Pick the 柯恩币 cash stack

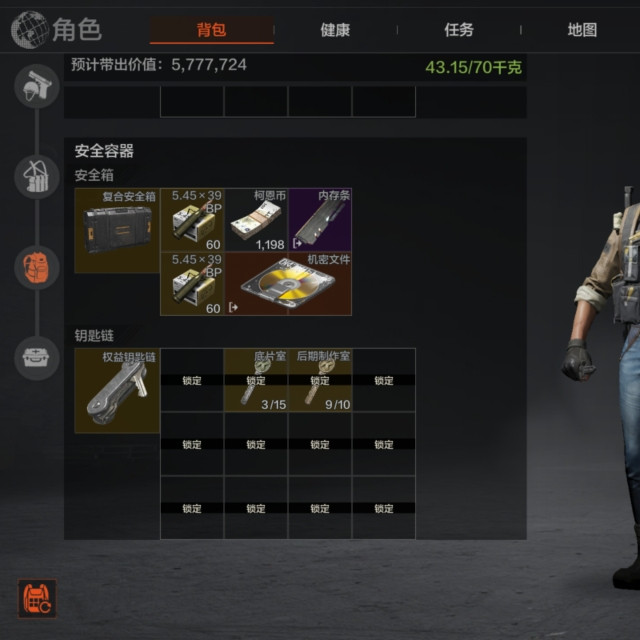(x=256, y=220)
